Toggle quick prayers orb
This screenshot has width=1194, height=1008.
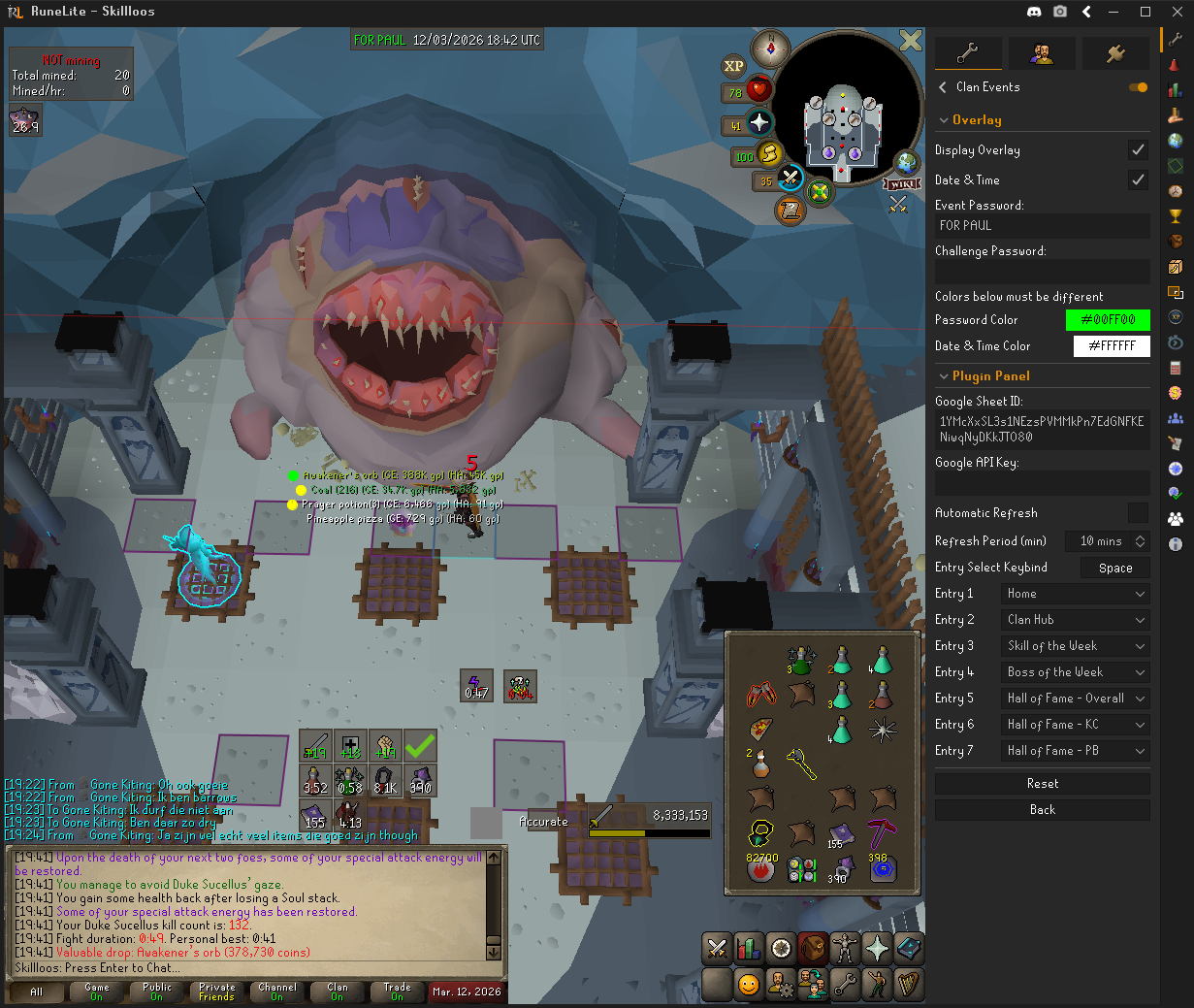(x=758, y=124)
